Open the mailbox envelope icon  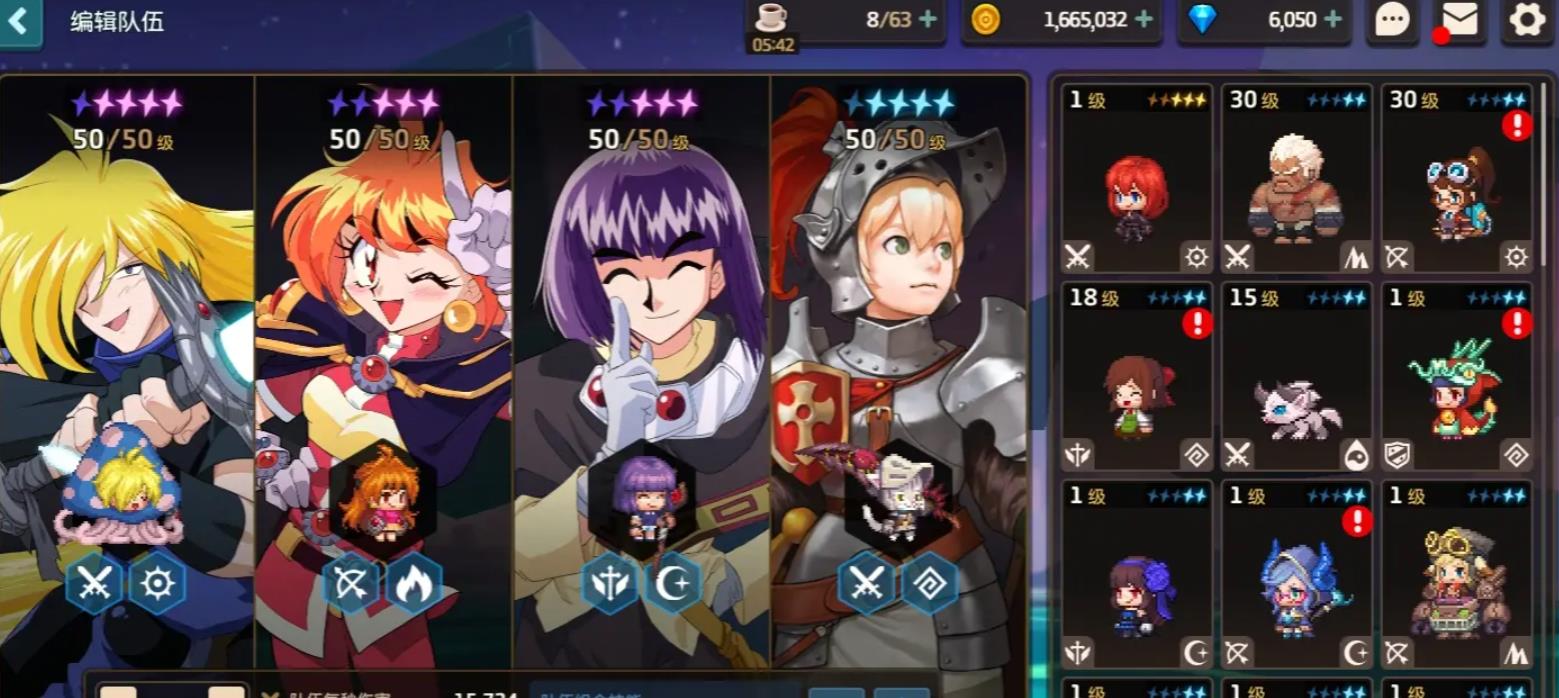point(1460,20)
